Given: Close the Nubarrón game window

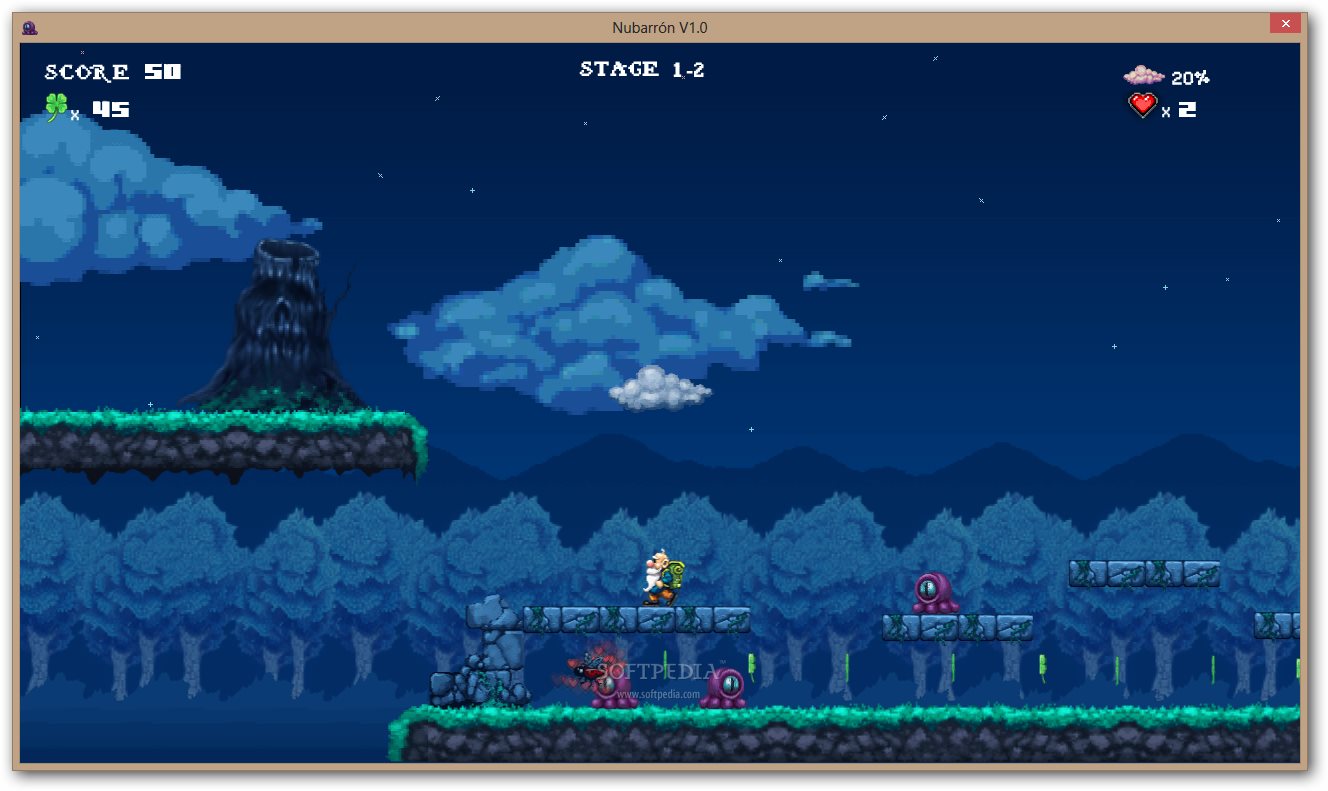Looking at the screenshot, I should pyautogui.click(x=1284, y=24).
